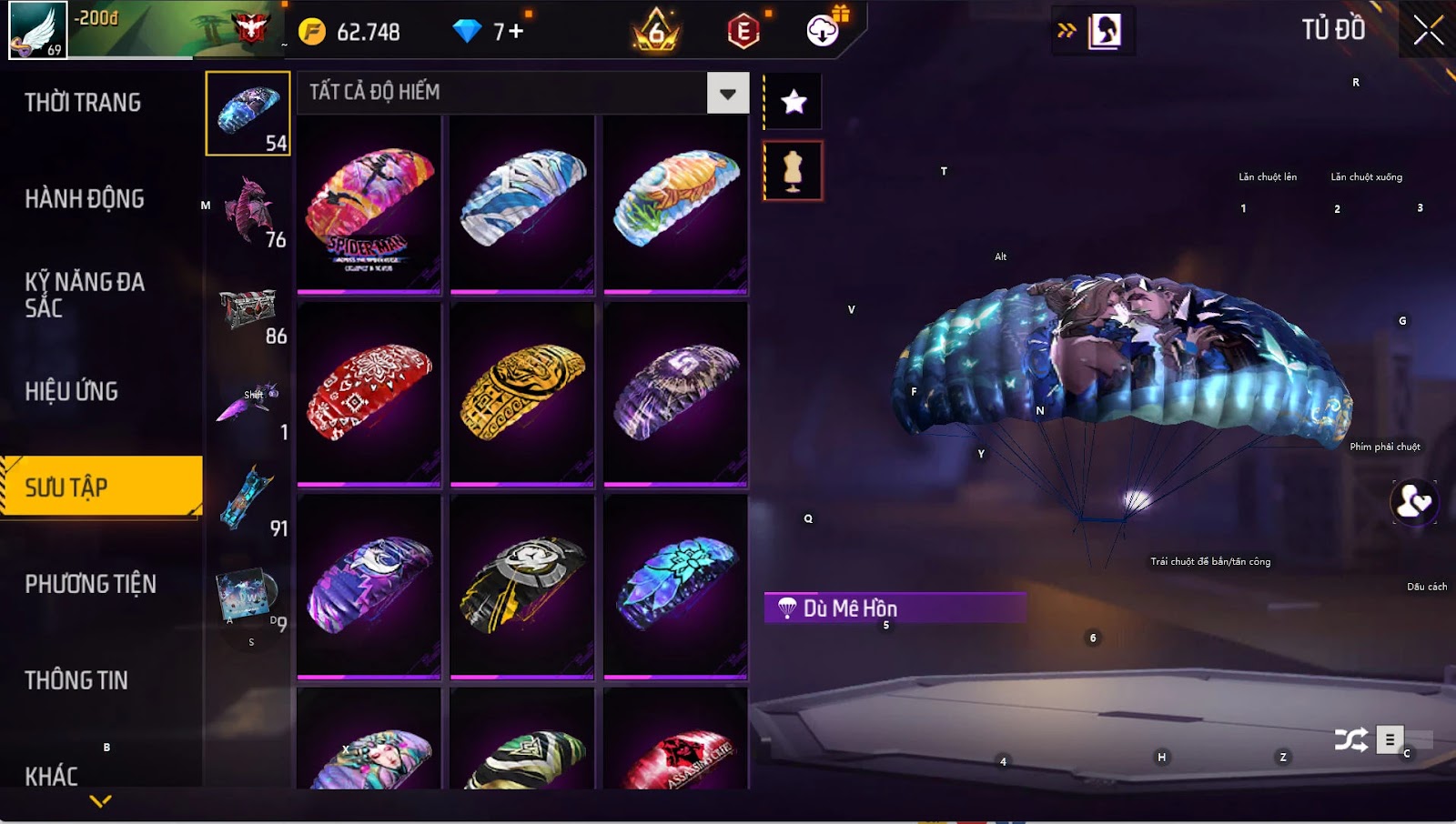The image size is (1456, 824).
Task: Open the Phương Tiện category
Action: (x=91, y=584)
